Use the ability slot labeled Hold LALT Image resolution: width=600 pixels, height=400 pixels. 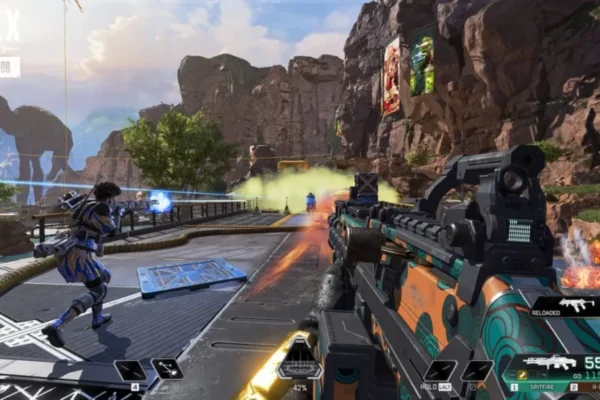pyautogui.click(x=440, y=370)
